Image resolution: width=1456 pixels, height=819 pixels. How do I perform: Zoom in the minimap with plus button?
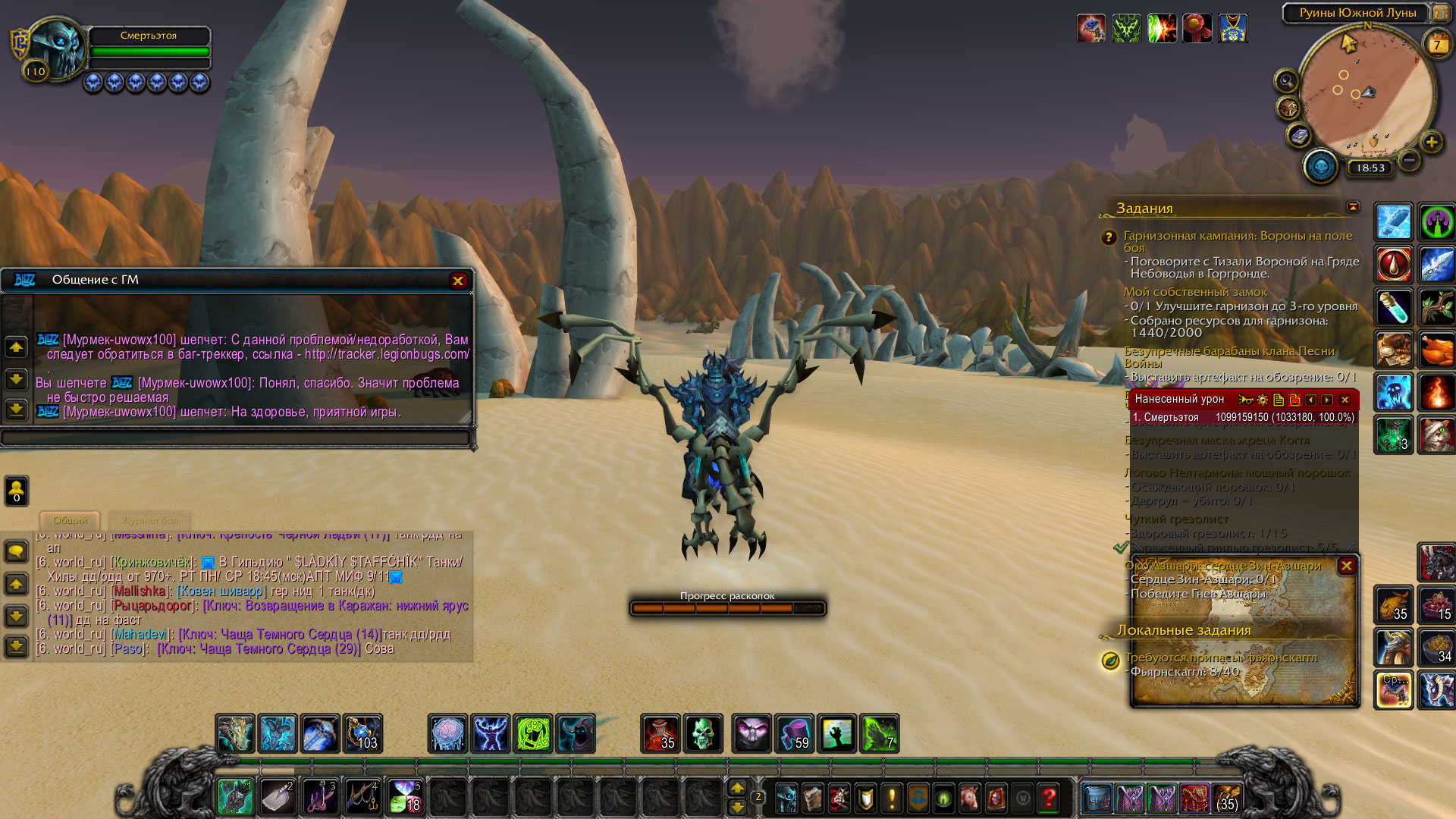point(1431,142)
